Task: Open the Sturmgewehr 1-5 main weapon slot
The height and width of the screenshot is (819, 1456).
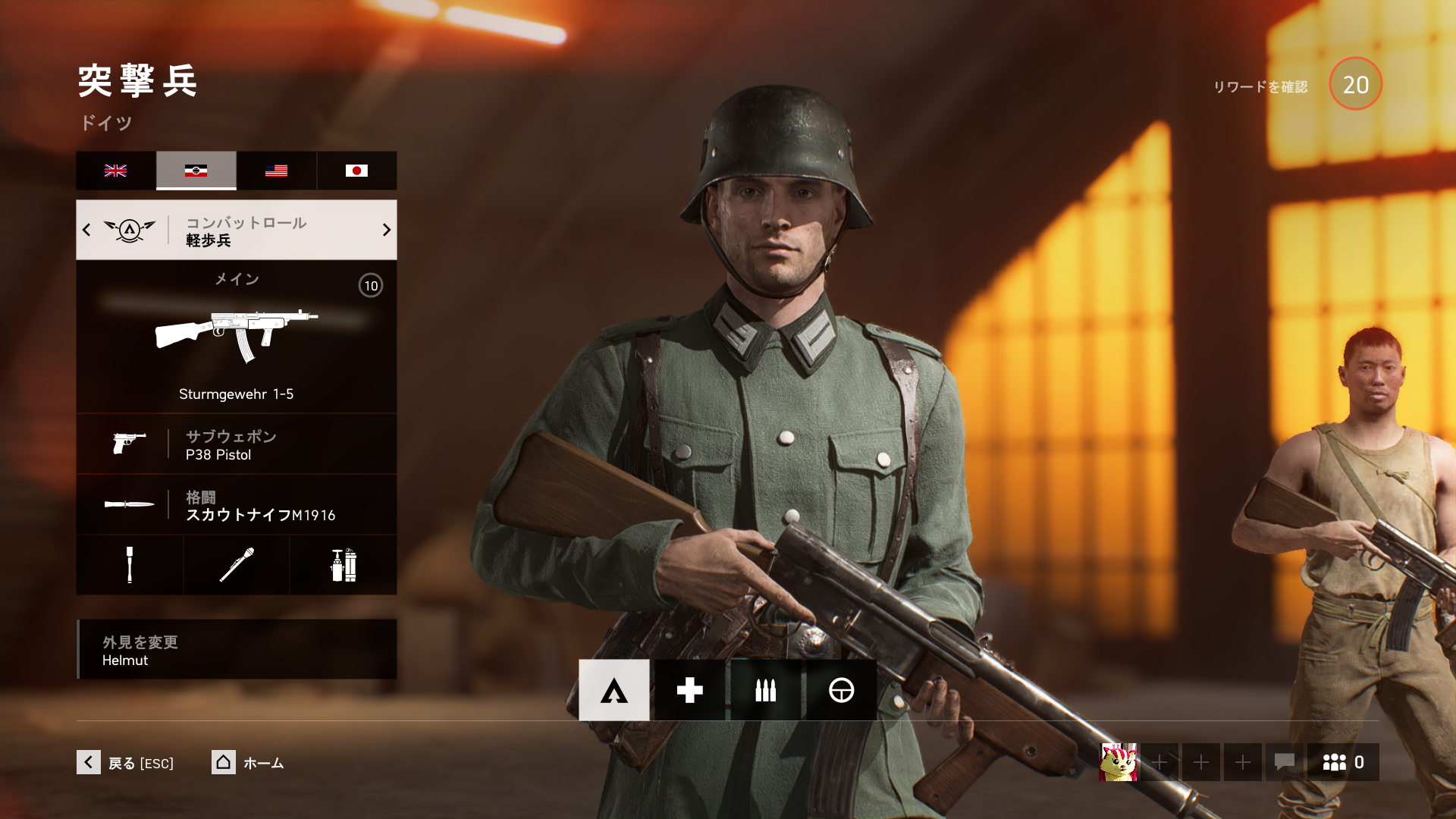Action: point(236,337)
